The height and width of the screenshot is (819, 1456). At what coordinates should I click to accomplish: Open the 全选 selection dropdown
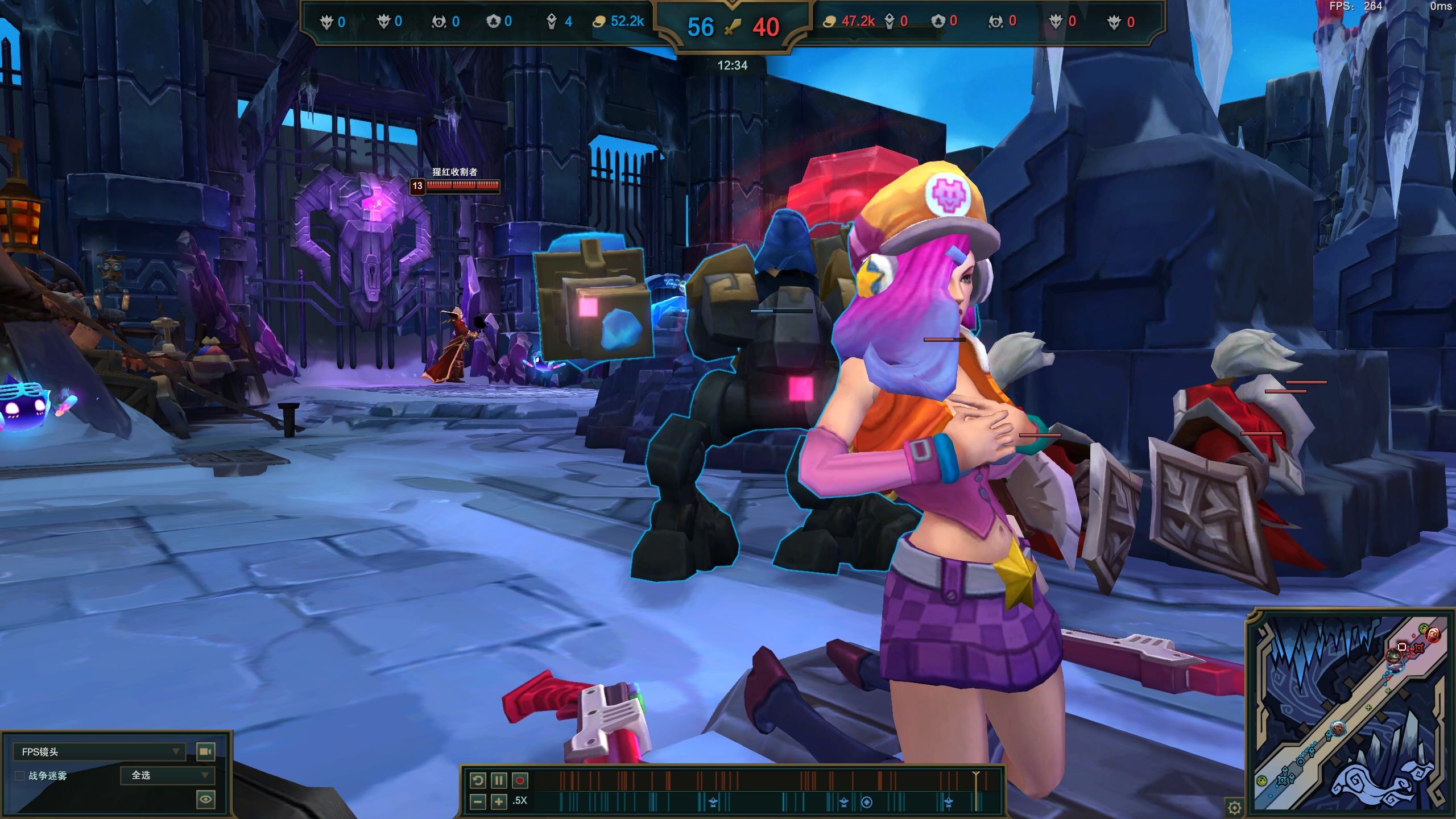(167, 775)
